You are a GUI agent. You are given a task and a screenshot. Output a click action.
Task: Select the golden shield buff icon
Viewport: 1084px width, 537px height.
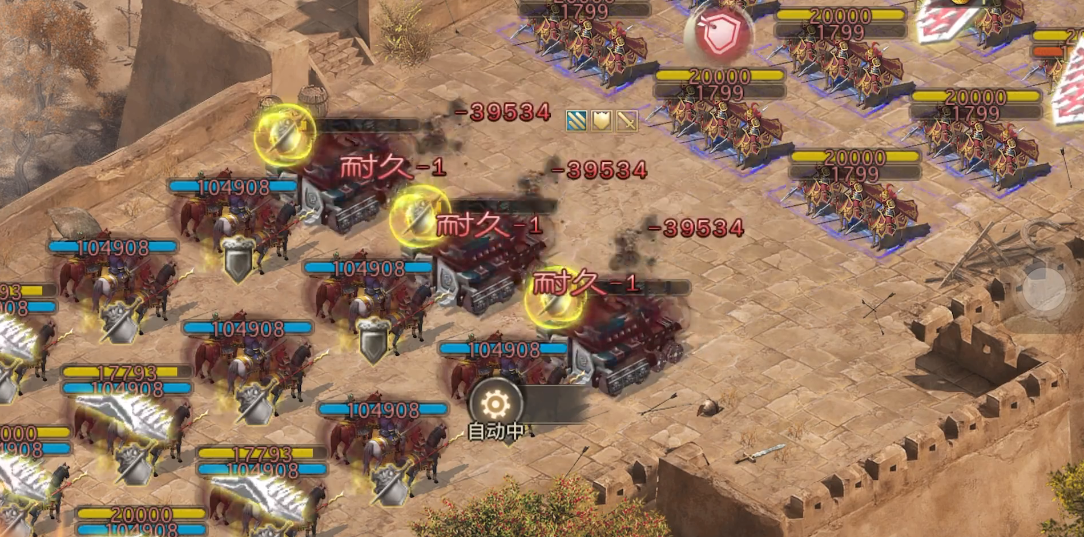click(602, 121)
